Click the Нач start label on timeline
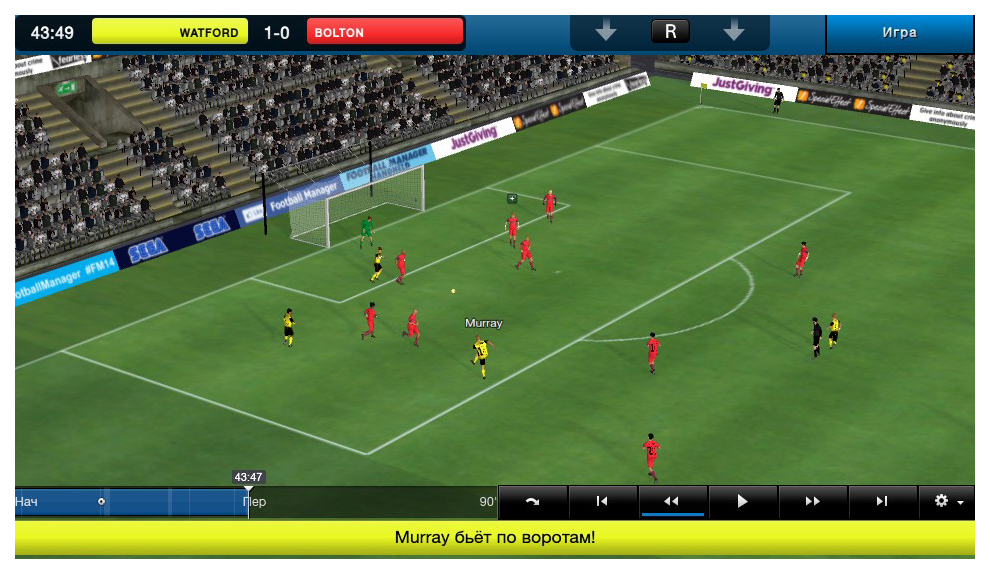Image resolution: width=990 pixels, height=574 pixels. (26, 501)
